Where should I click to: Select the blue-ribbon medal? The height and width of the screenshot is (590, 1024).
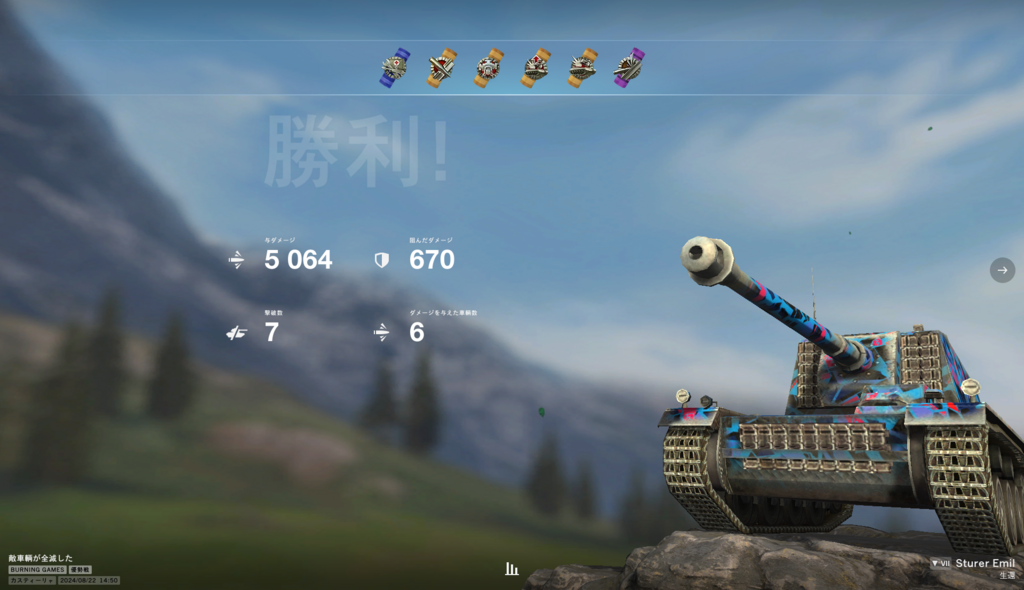click(x=395, y=68)
